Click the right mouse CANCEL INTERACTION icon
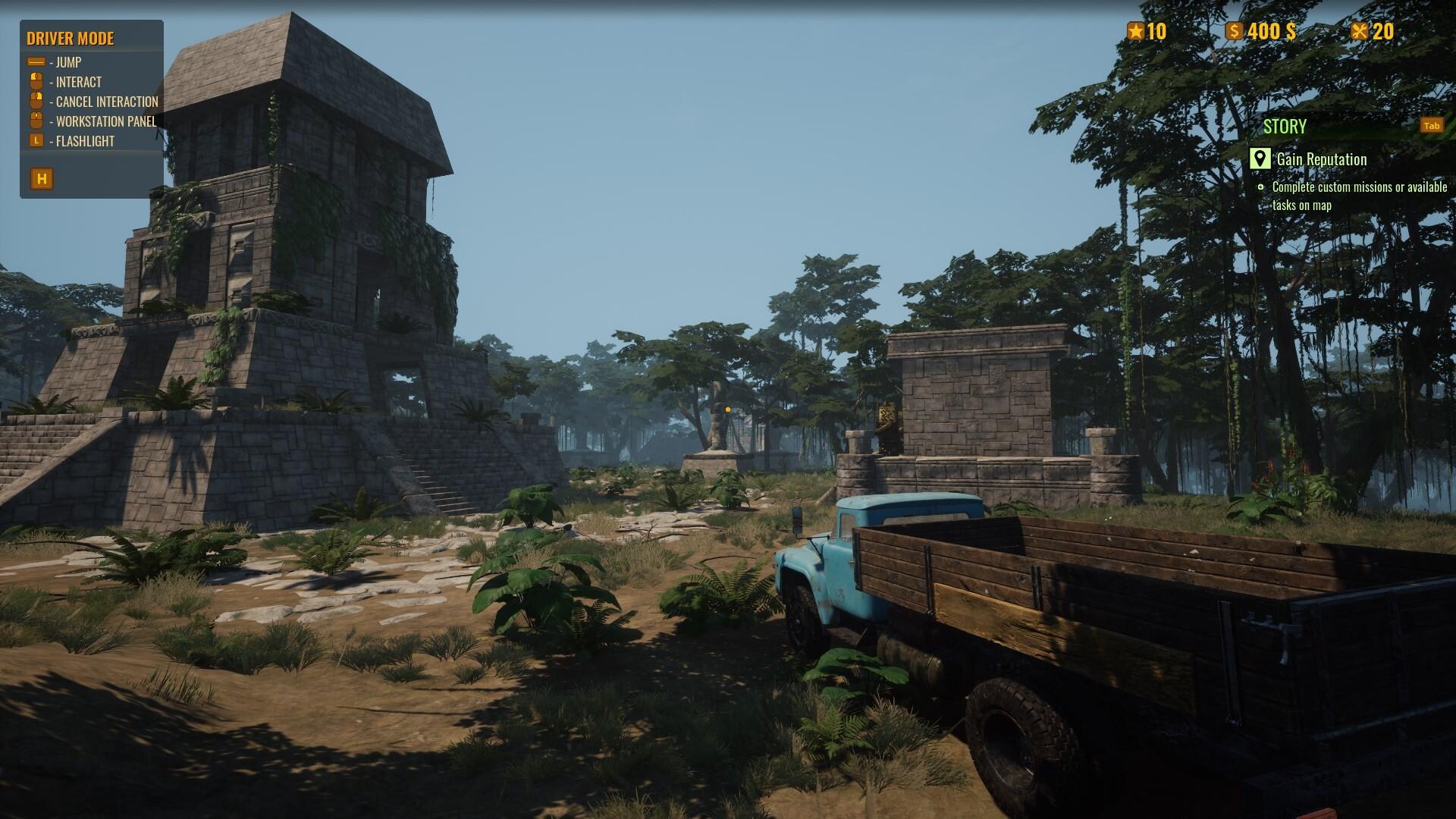The image size is (1456, 819). coord(36,101)
